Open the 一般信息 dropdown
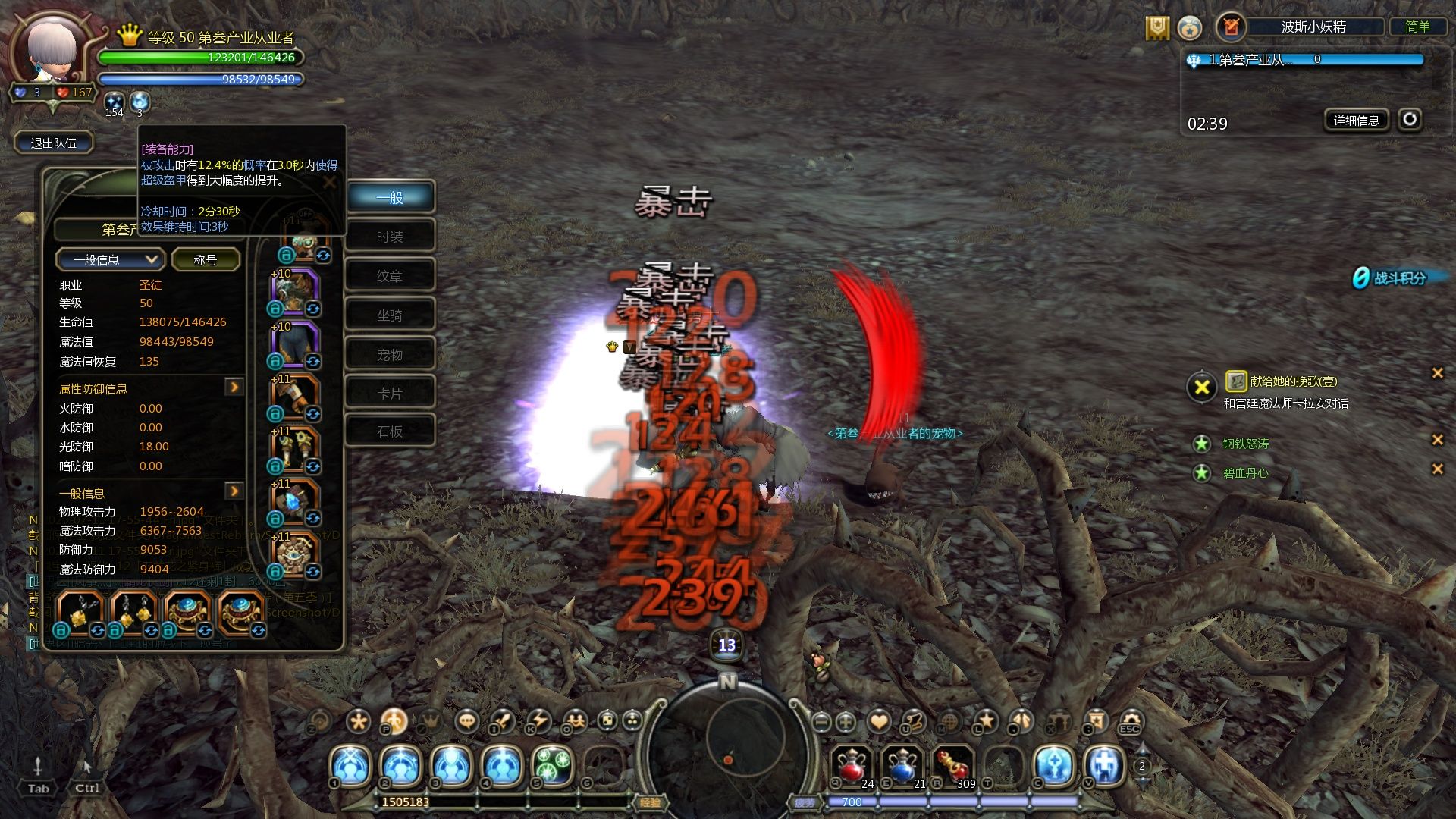This screenshot has width=1456, height=819. pyautogui.click(x=109, y=260)
